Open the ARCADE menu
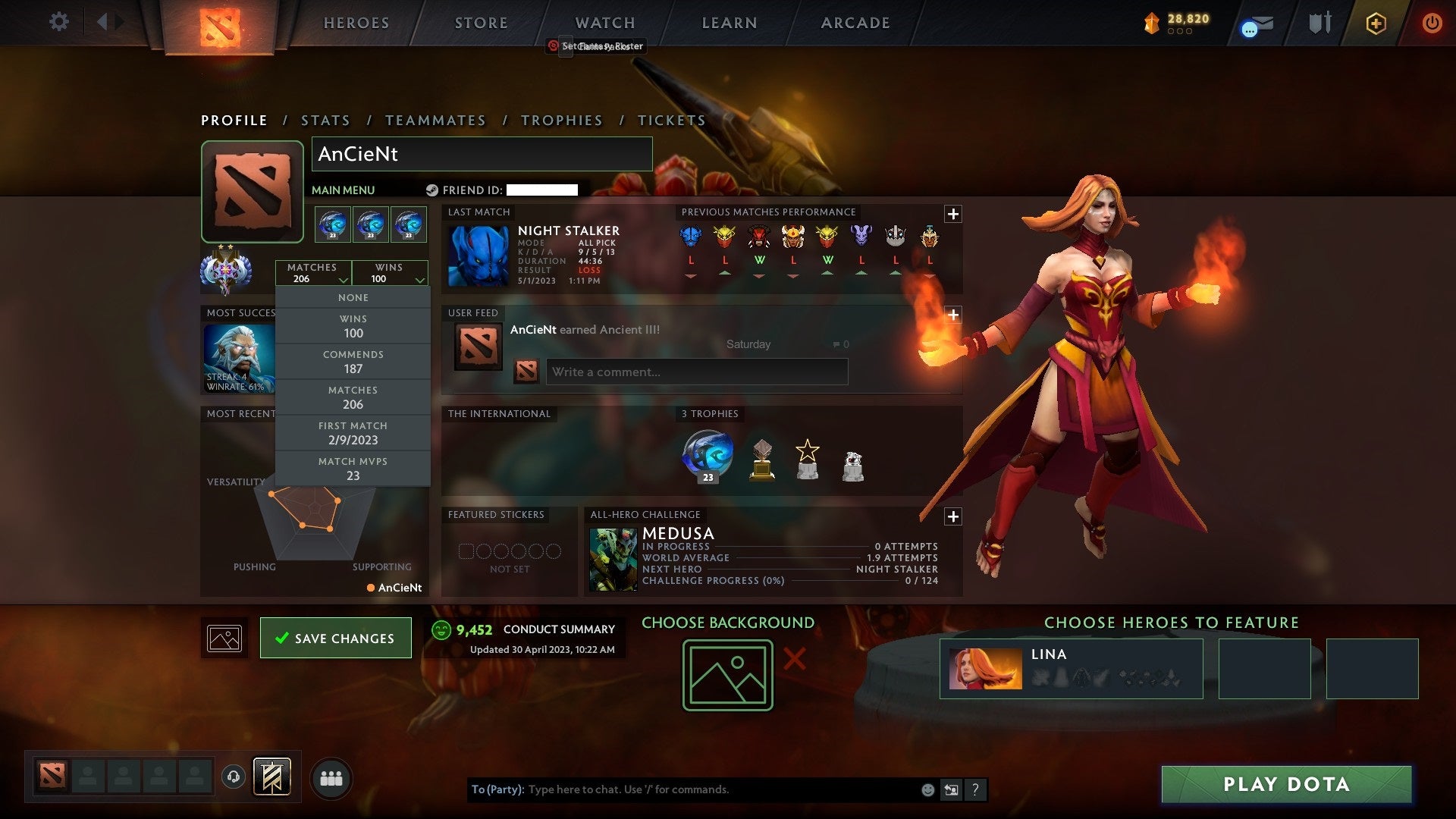 [x=854, y=23]
